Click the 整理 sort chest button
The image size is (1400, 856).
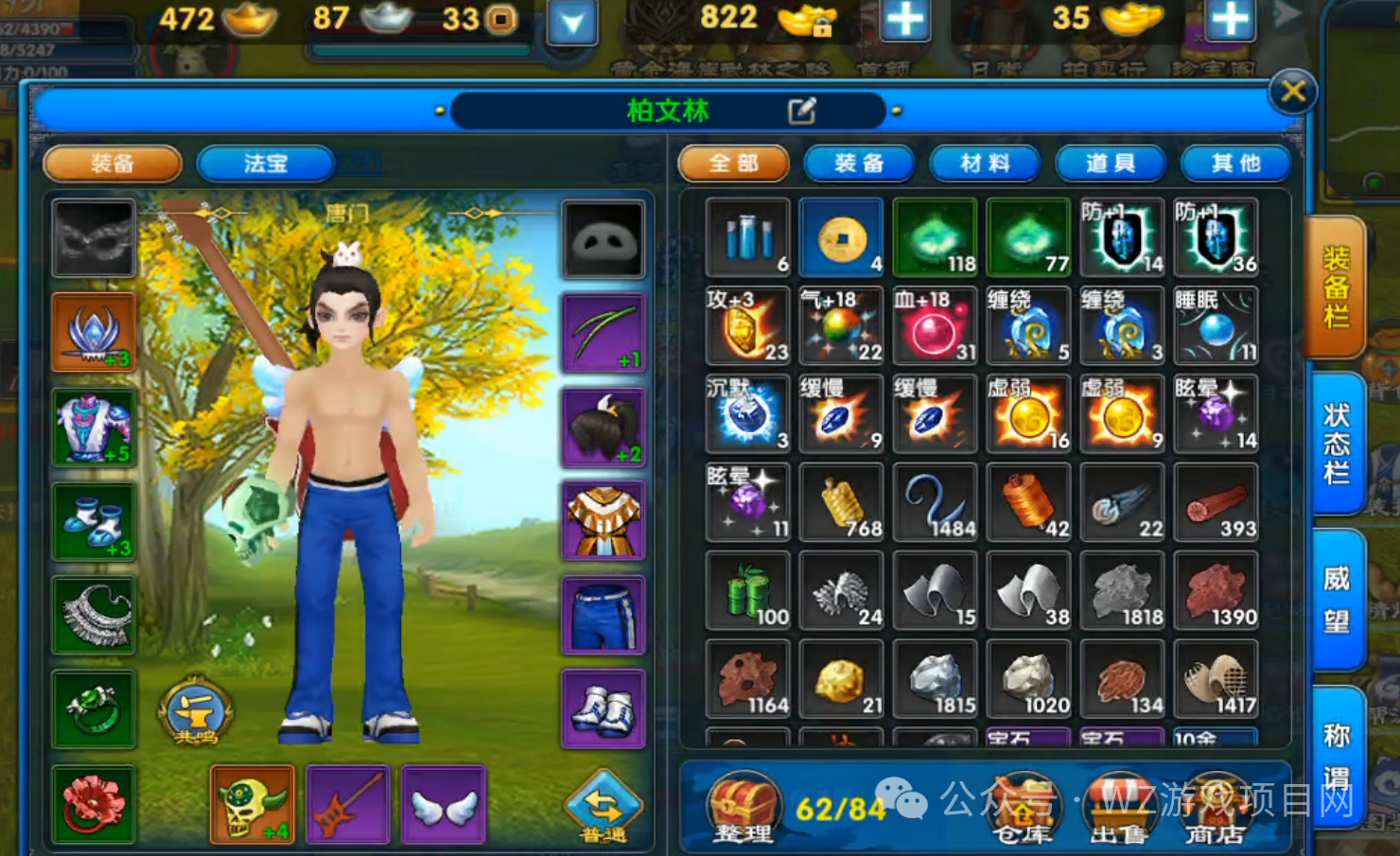point(744,808)
